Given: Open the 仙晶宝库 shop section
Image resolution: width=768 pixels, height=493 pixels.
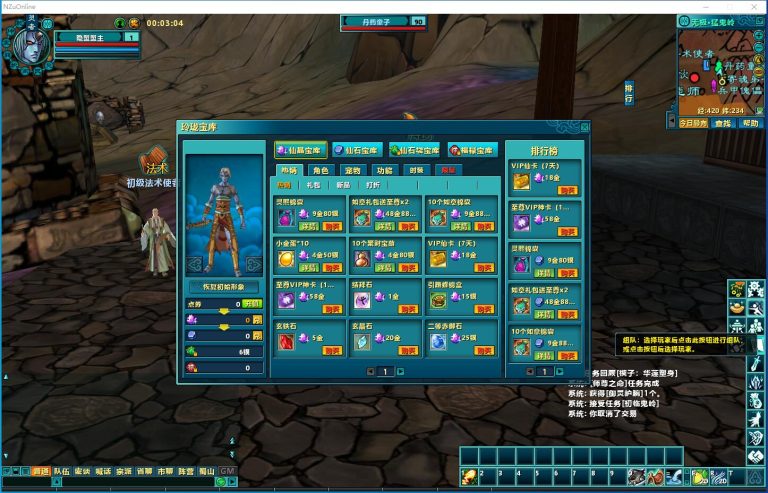Looking at the screenshot, I should [300, 150].
